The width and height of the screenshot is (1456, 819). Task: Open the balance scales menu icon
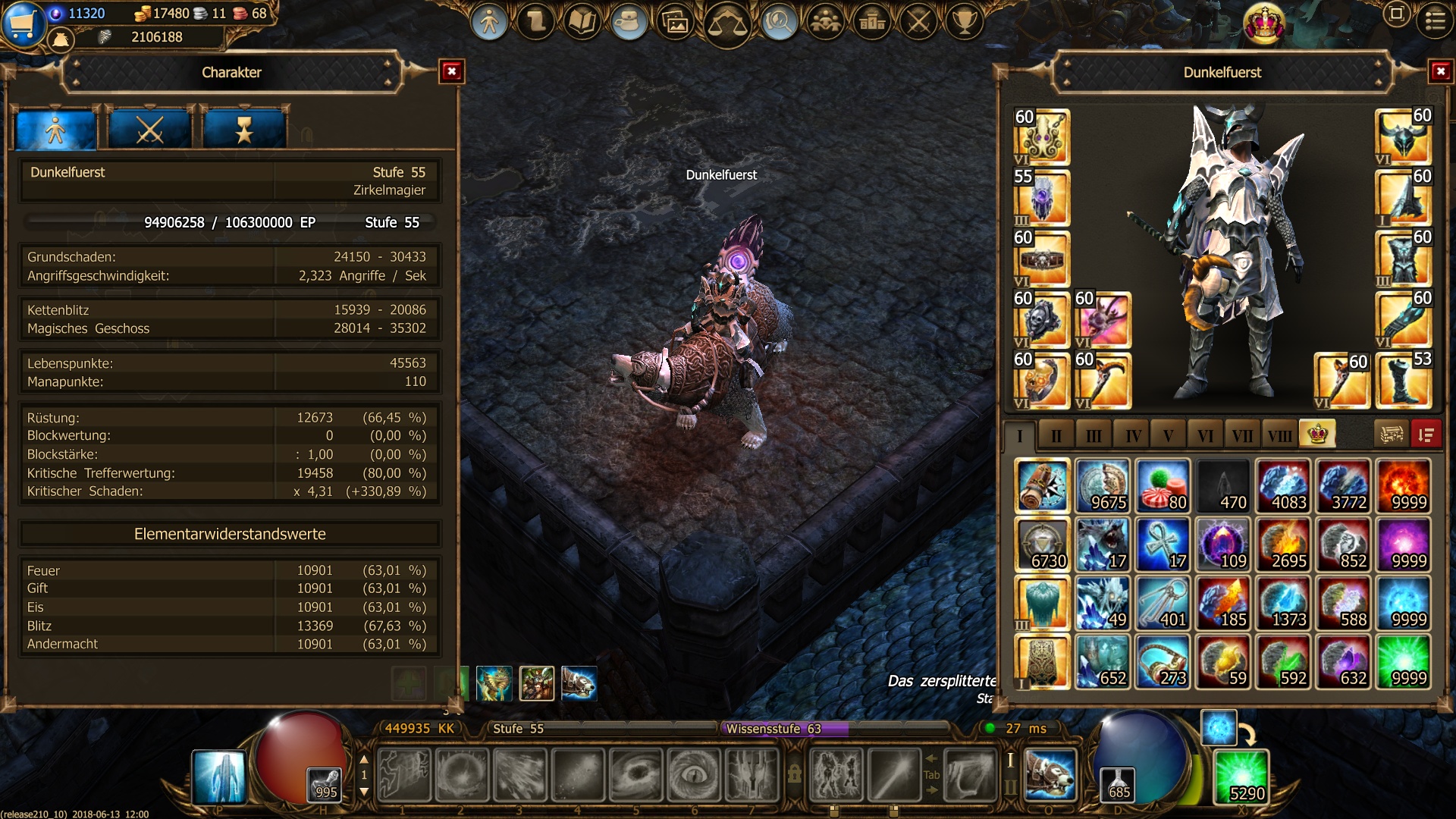point(726,23)
